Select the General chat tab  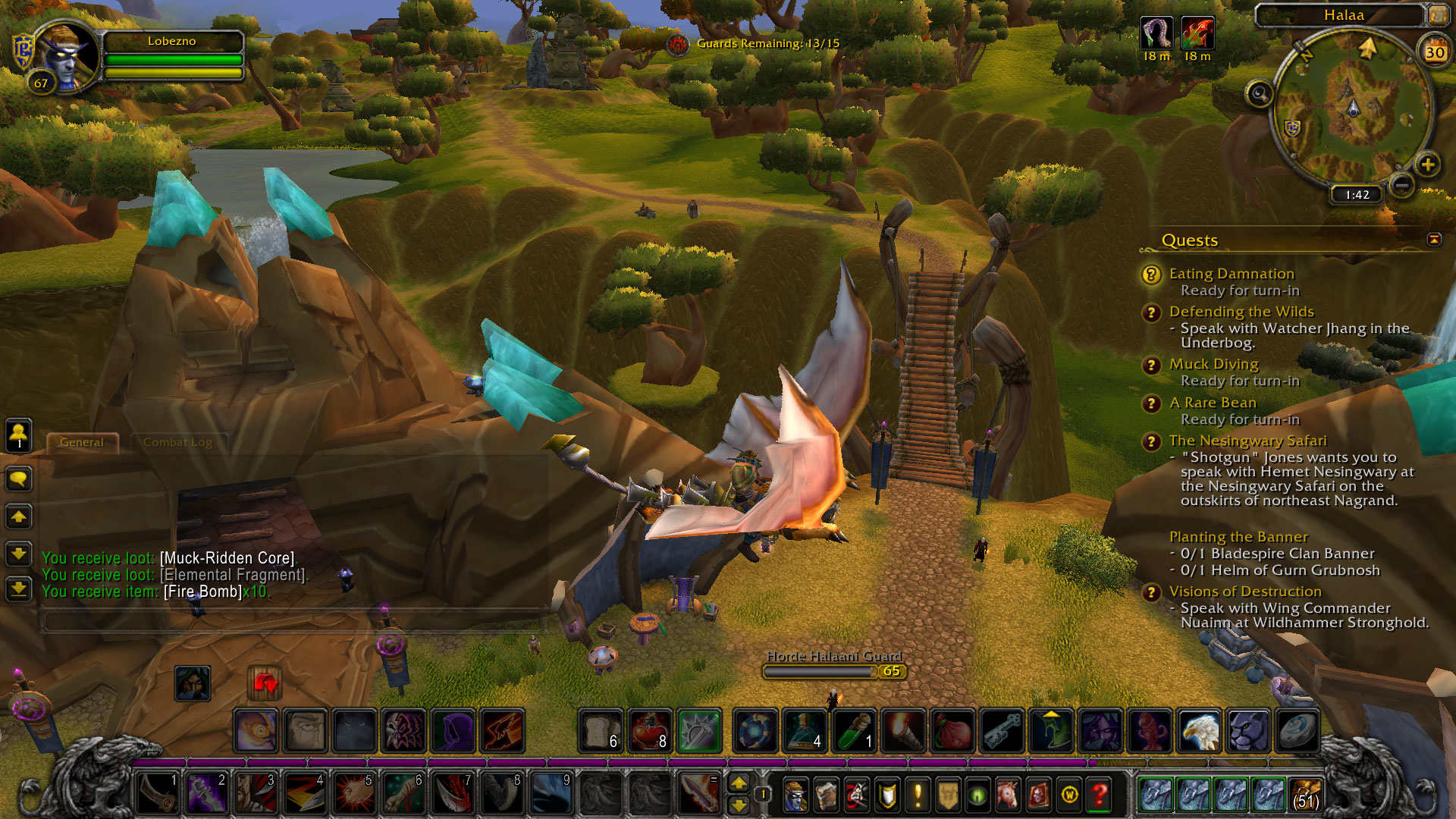[82, 442]
